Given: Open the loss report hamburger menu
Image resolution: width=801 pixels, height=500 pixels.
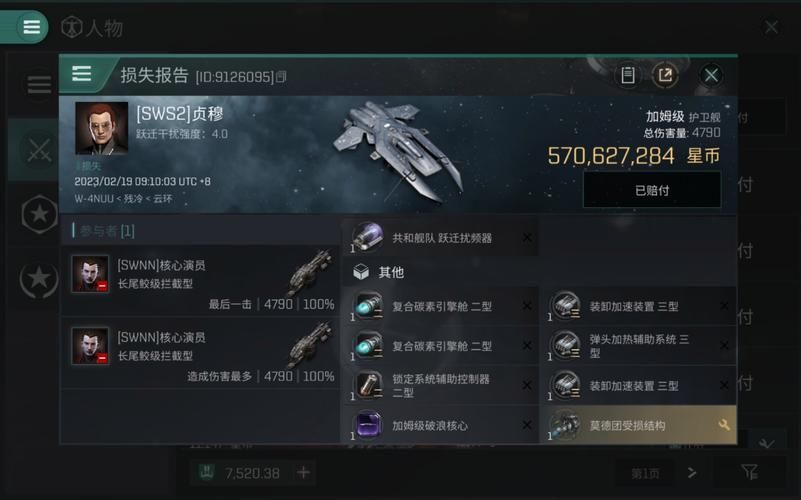Looking at the screenshot, I should pos(81,75).
